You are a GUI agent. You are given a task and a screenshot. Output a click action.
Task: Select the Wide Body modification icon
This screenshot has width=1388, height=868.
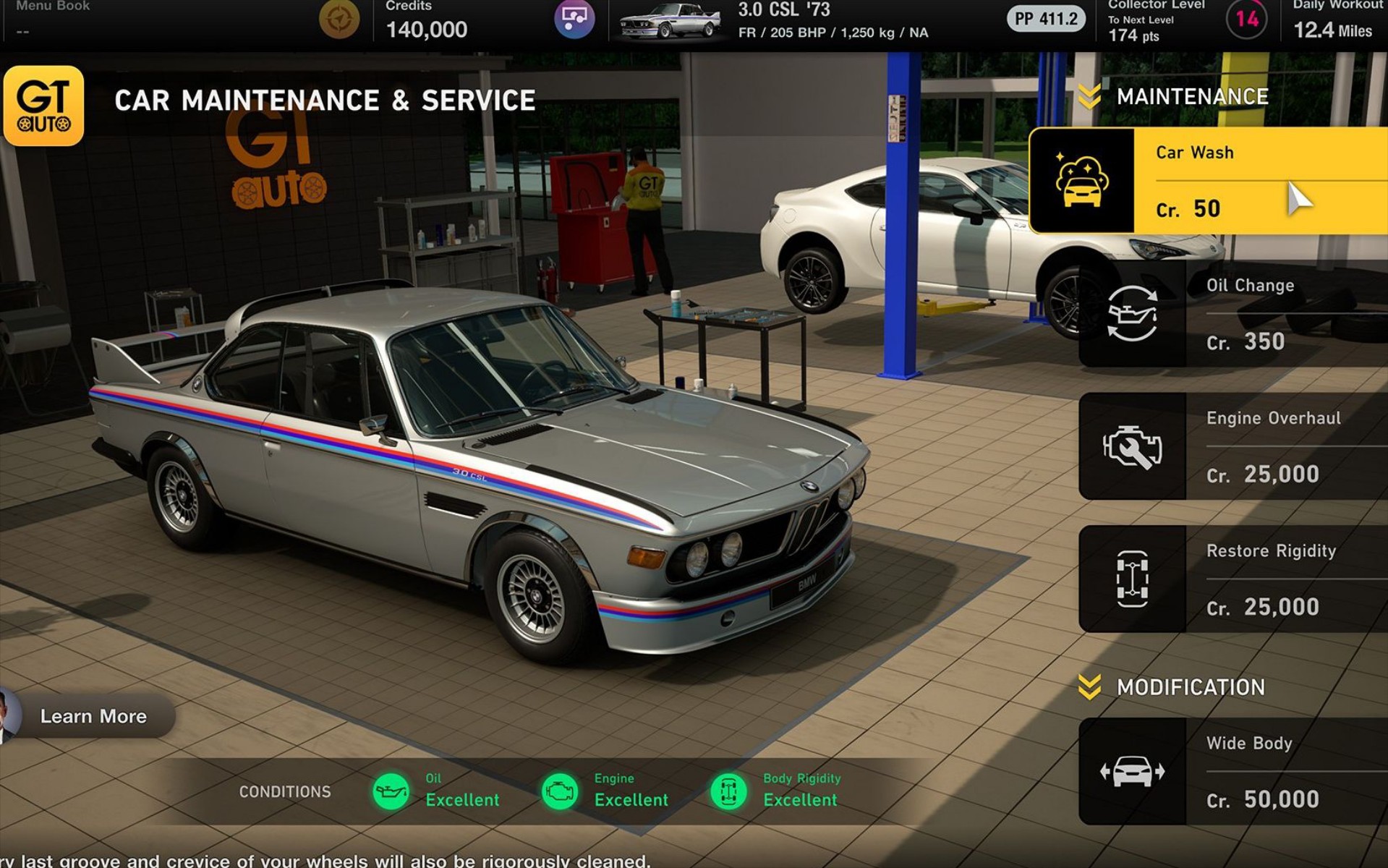click(x=1131, y=770)
